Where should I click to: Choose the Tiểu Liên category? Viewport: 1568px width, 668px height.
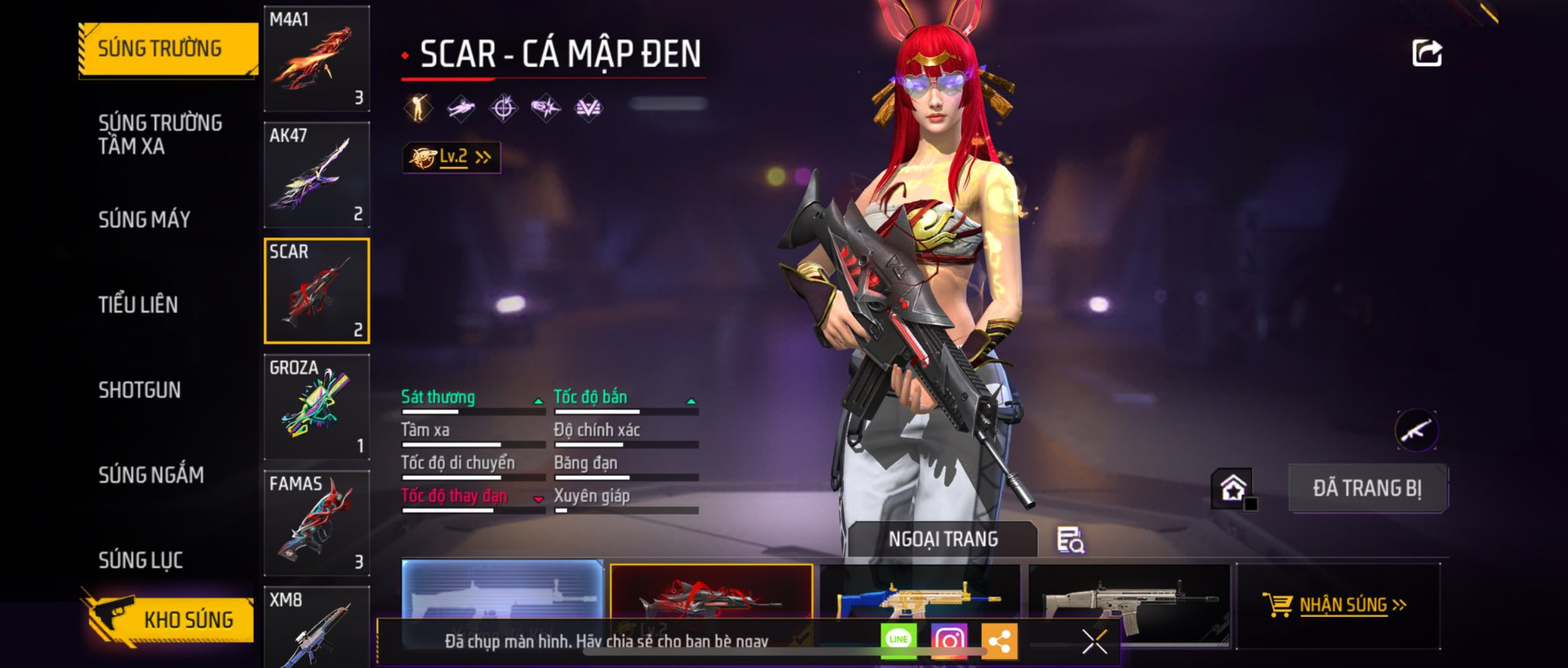point(138,305)
